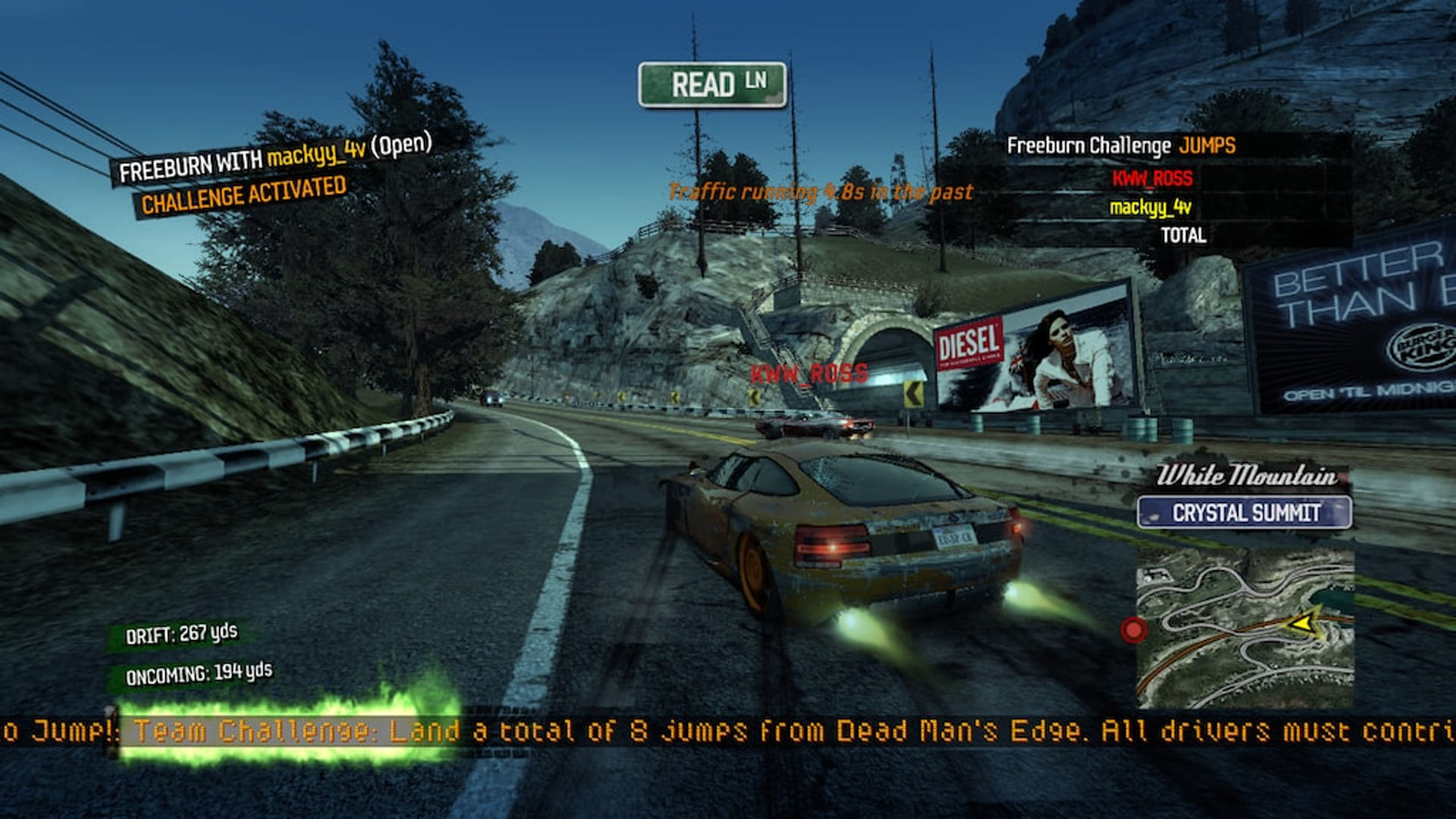Select KWW_ROSS in the challenge player list

click(1152, 179)
